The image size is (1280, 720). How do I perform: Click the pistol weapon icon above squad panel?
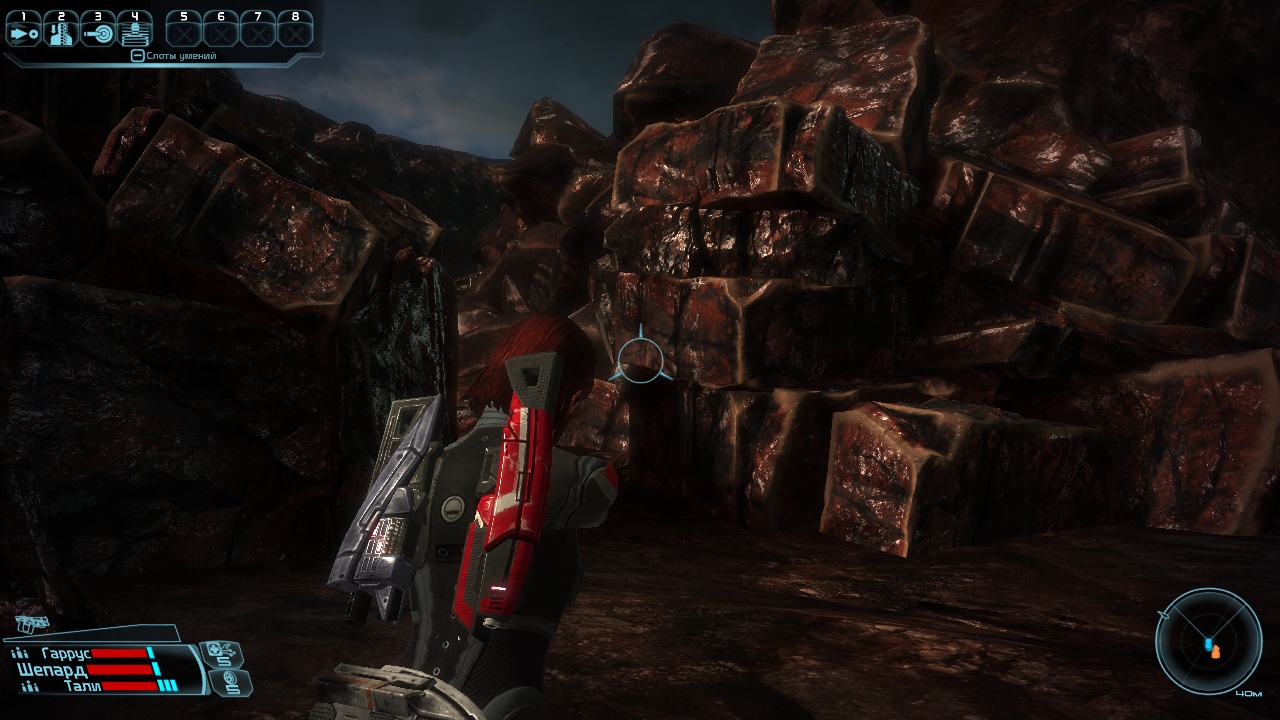[x=33, y=624]
